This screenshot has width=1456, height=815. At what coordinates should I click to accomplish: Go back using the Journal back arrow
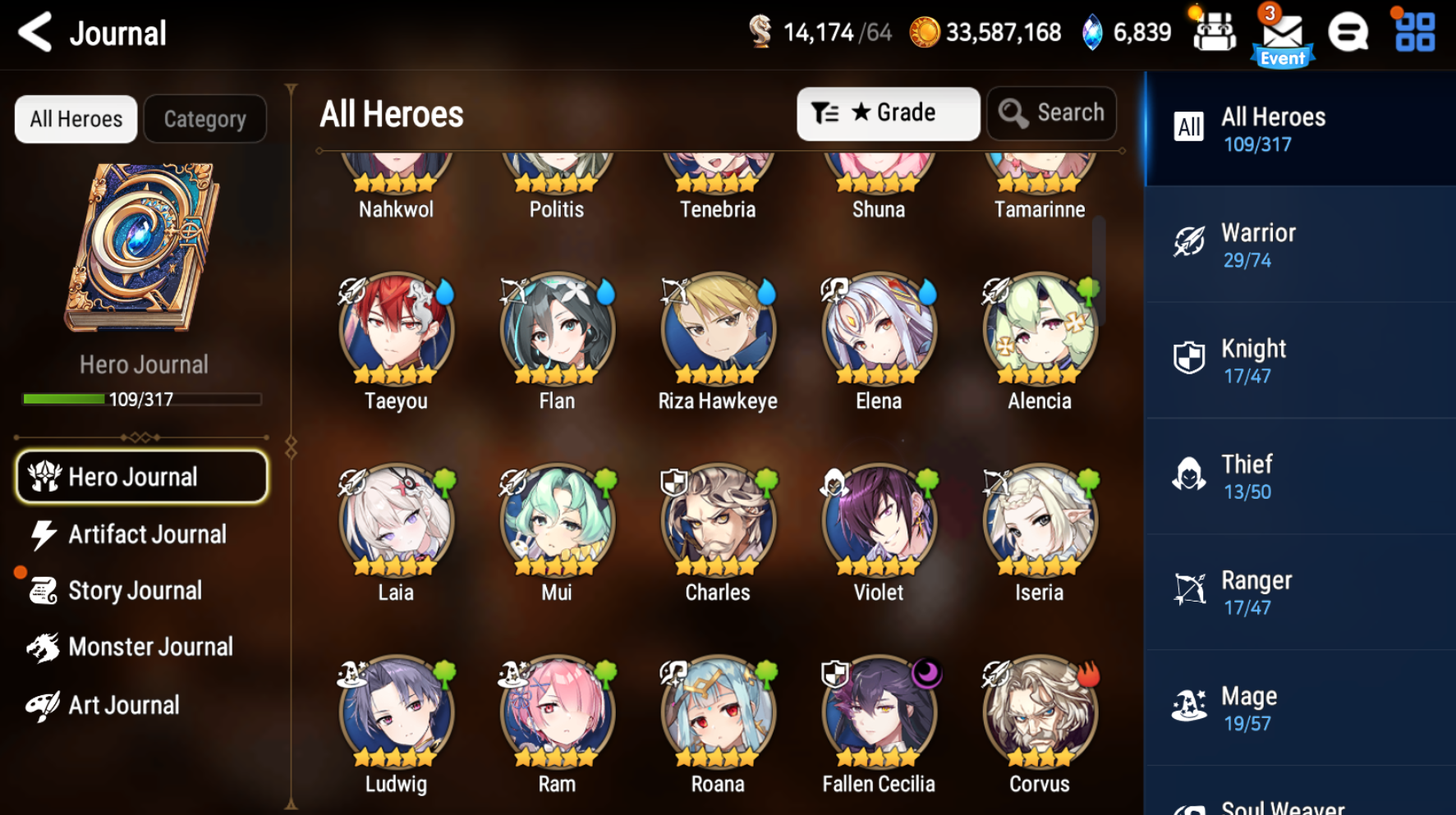click(34, 31)
